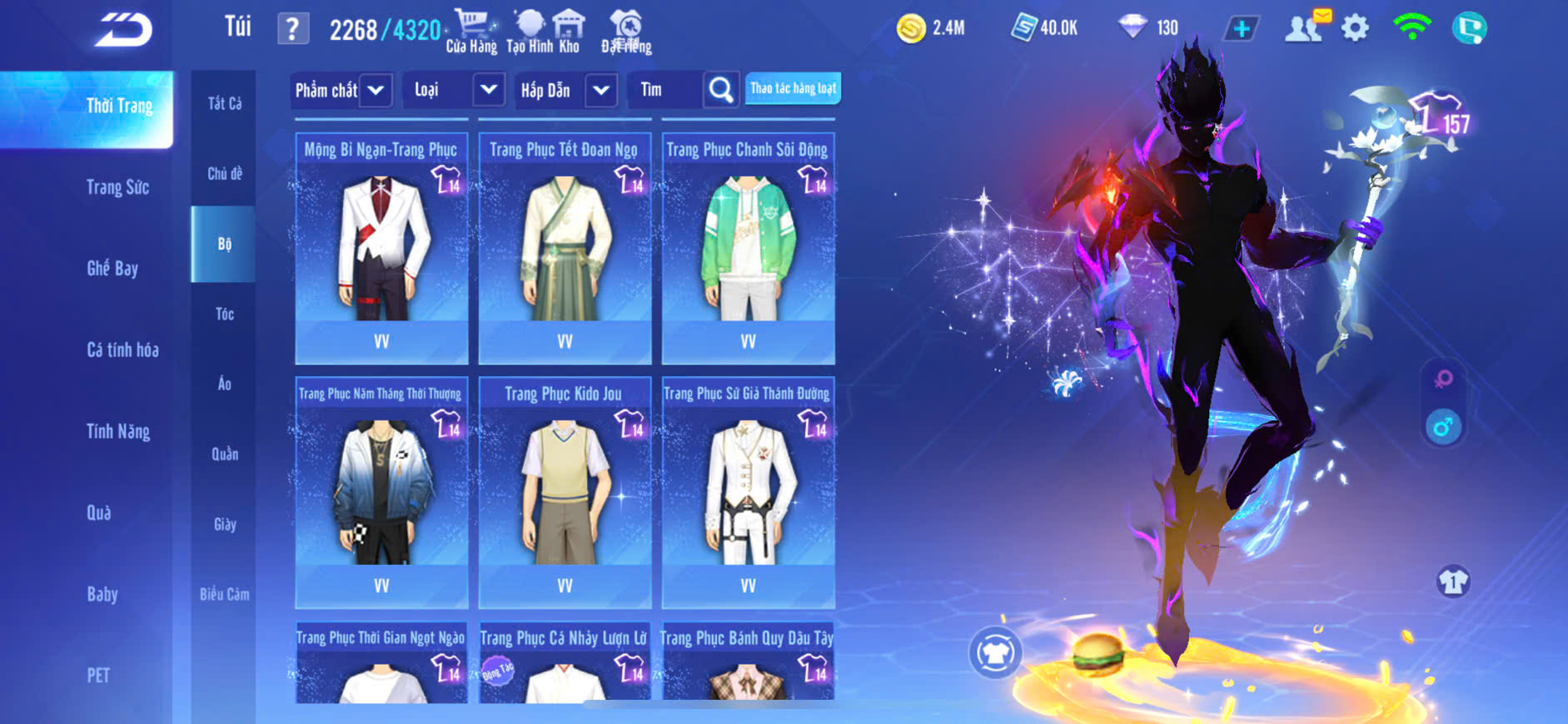
Task: Open the Kho storage
Action: coord(569,31)
